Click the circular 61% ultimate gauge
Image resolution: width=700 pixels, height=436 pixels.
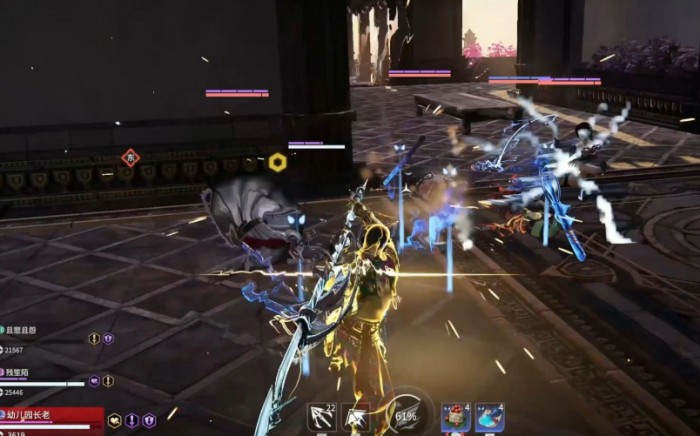pos(406,414)
